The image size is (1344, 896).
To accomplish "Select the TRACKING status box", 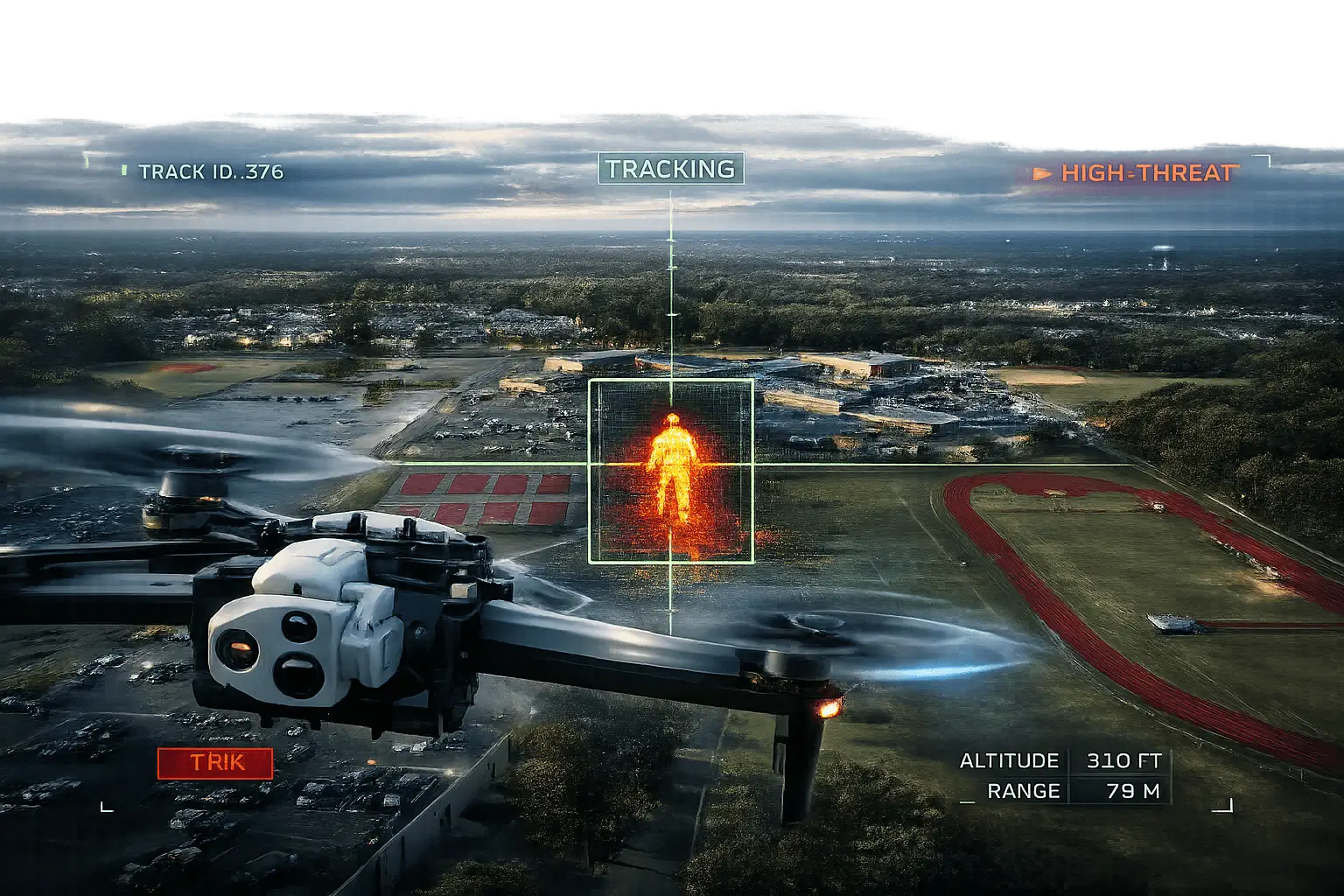I will tap(670, 169).
